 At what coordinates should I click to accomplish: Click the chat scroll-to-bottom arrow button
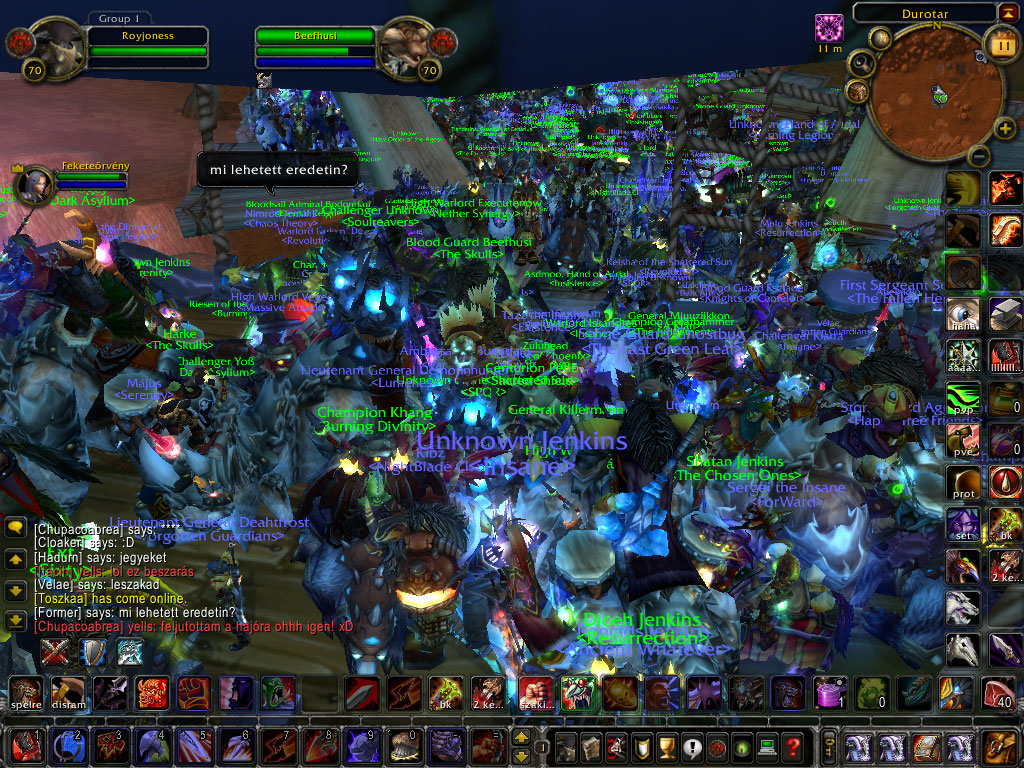pos(15,620)
